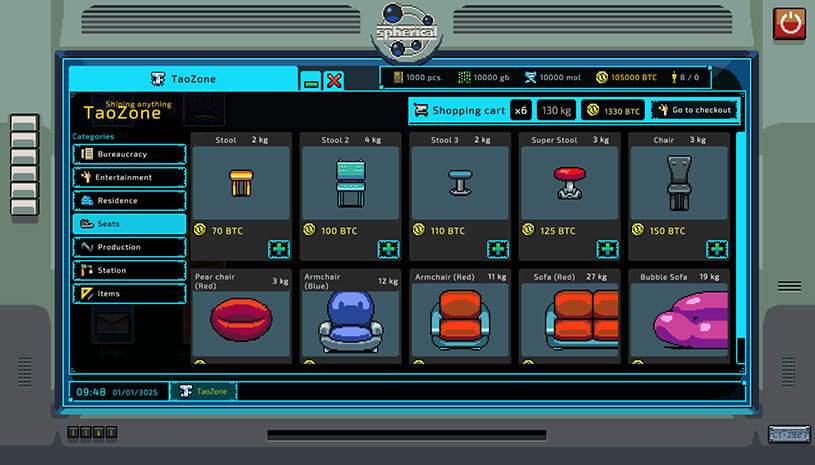Image resolution: width=815 pixels, height=465 pixels.
Task: Select the Entertainment category
Action: tap(129, 177)
